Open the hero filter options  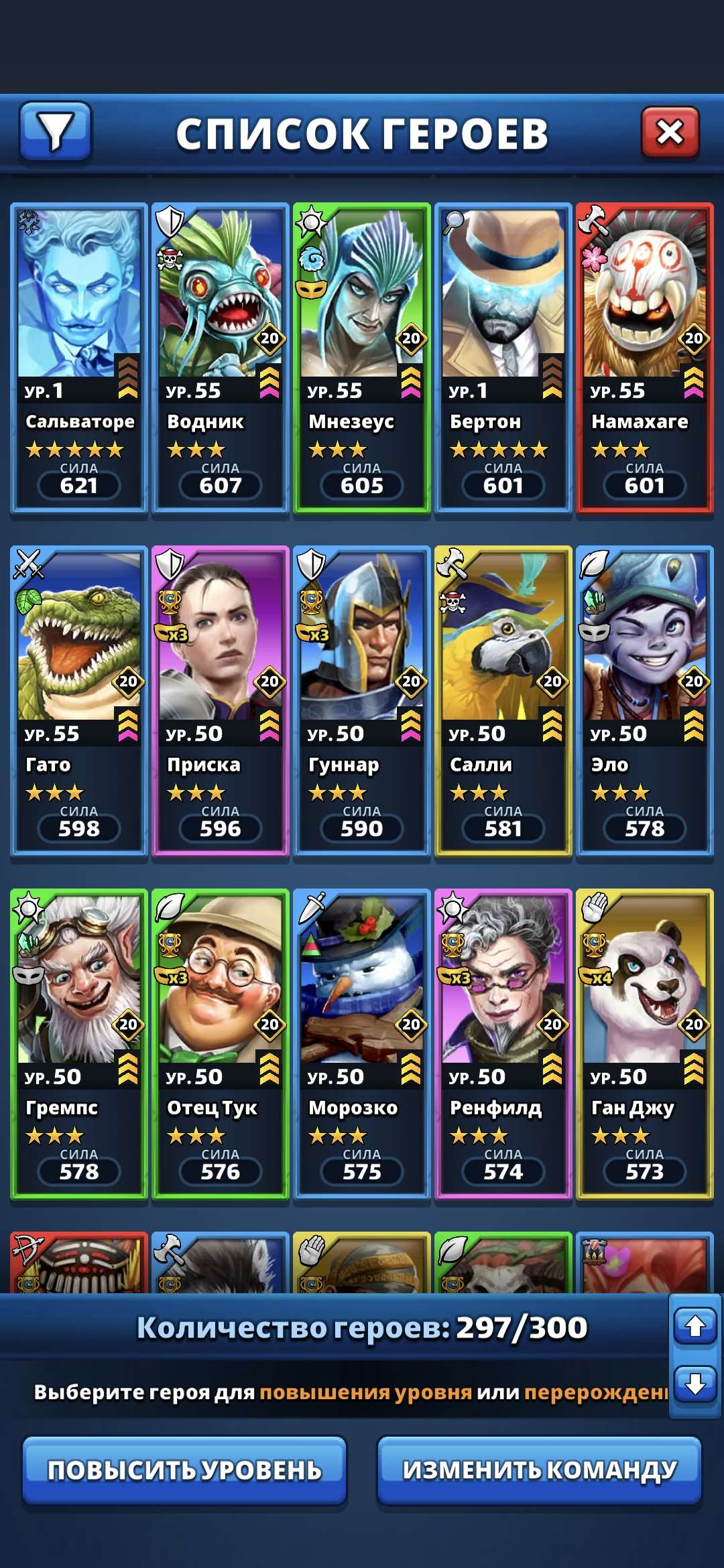click(55, 131)
